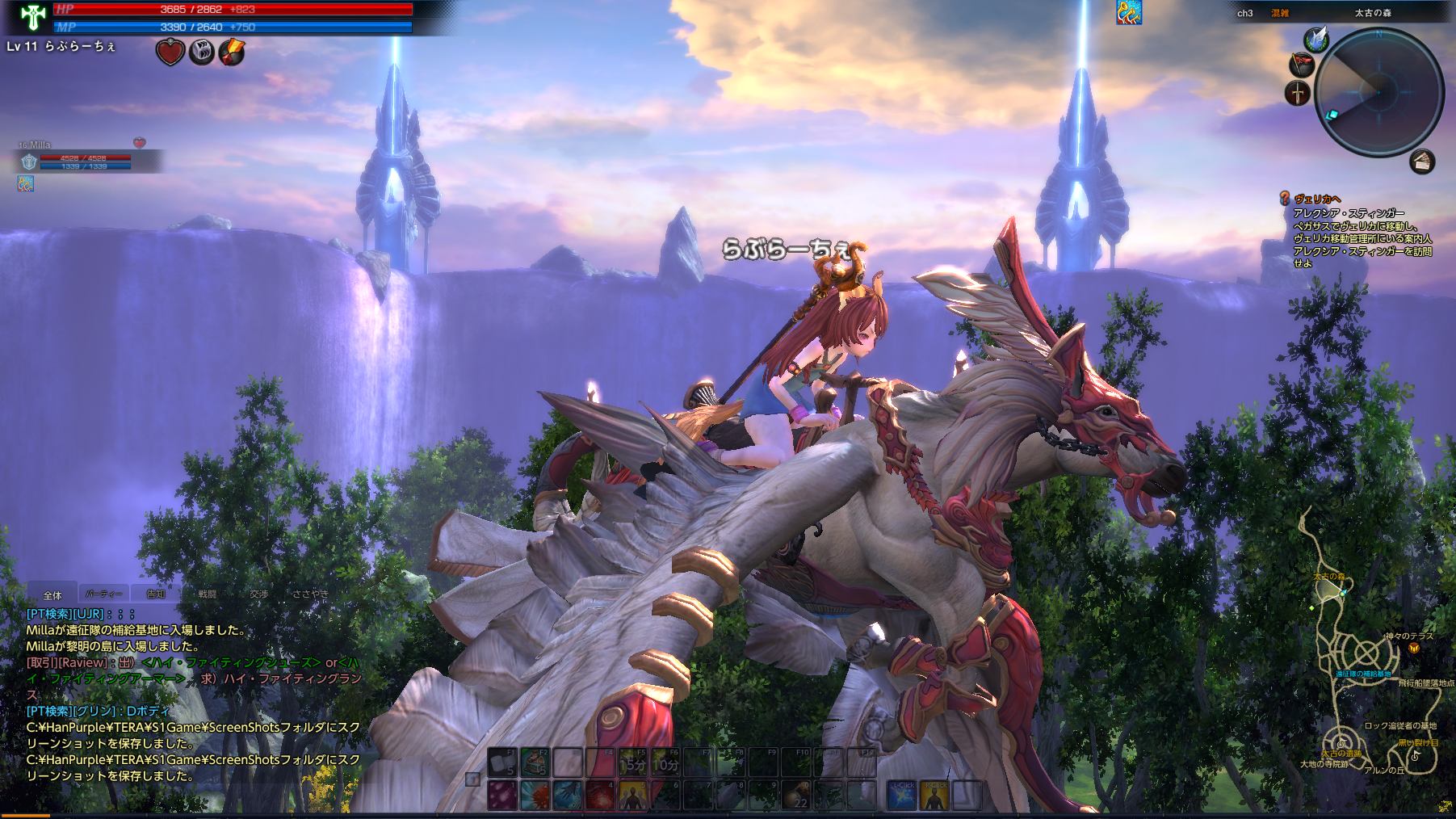Viewport: 1456px width, 819px height.
Task: Select party member Milla's frame
Action: 81,161
